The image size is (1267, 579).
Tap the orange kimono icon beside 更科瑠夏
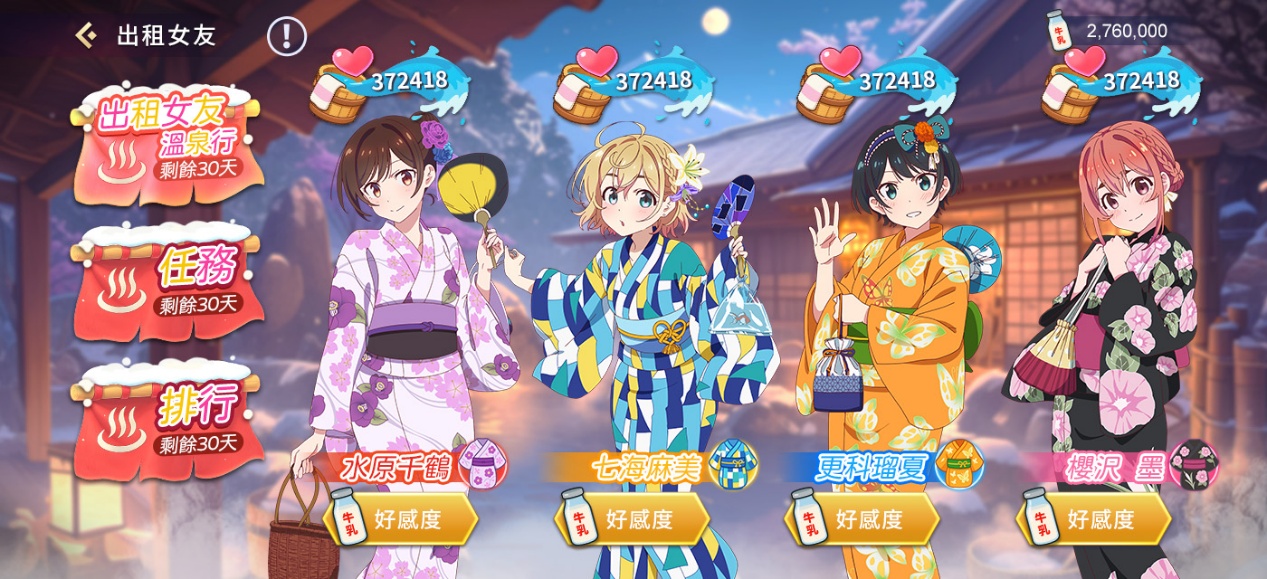(960, 465)
